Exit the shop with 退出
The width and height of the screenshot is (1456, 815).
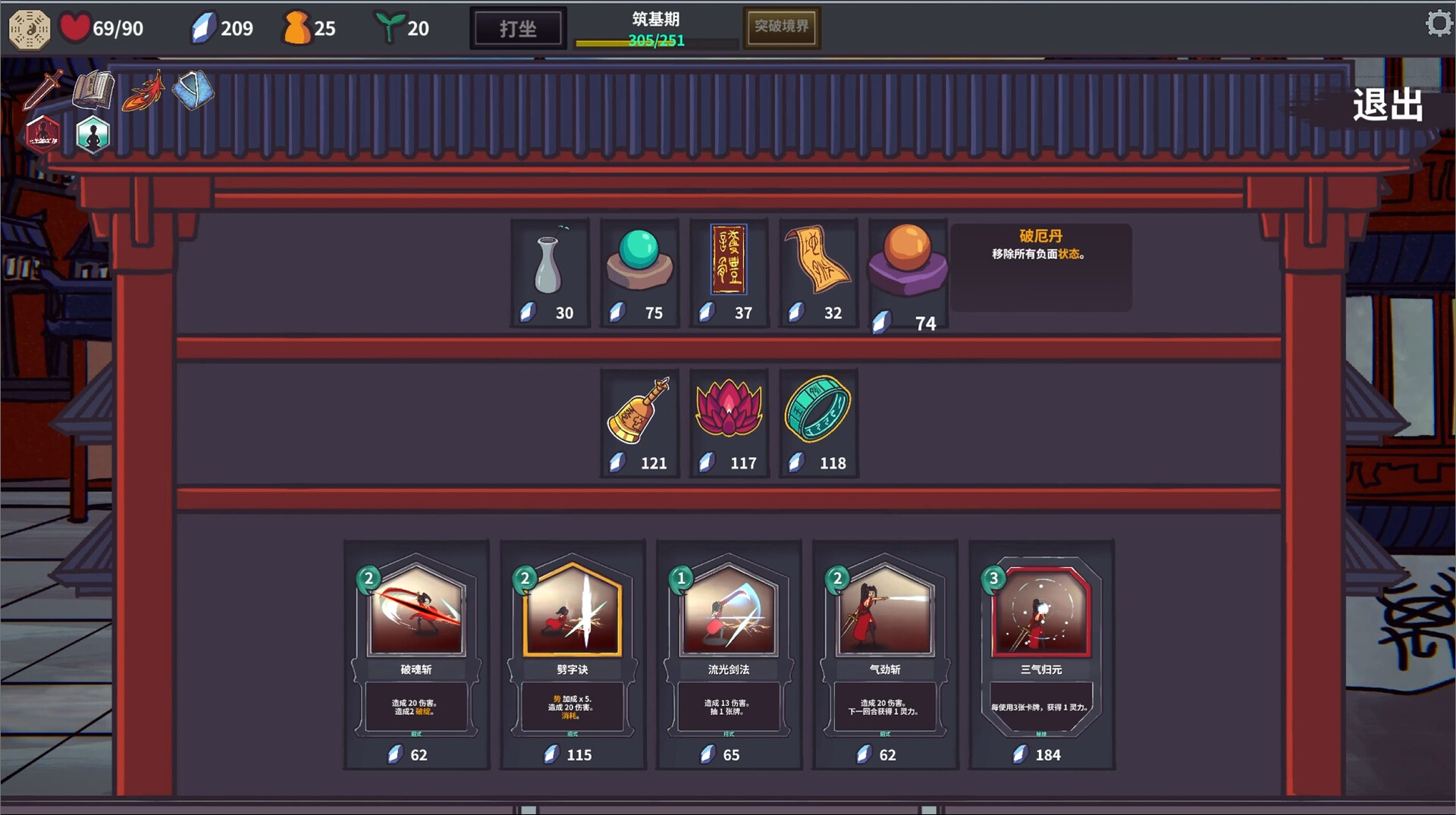coord(1387,105)
